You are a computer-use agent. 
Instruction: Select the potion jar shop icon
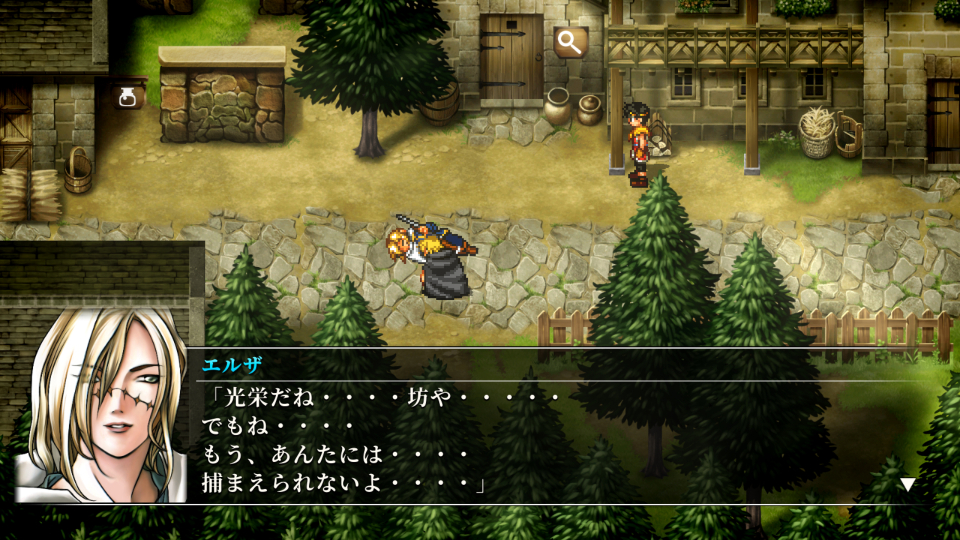[128, 97]
